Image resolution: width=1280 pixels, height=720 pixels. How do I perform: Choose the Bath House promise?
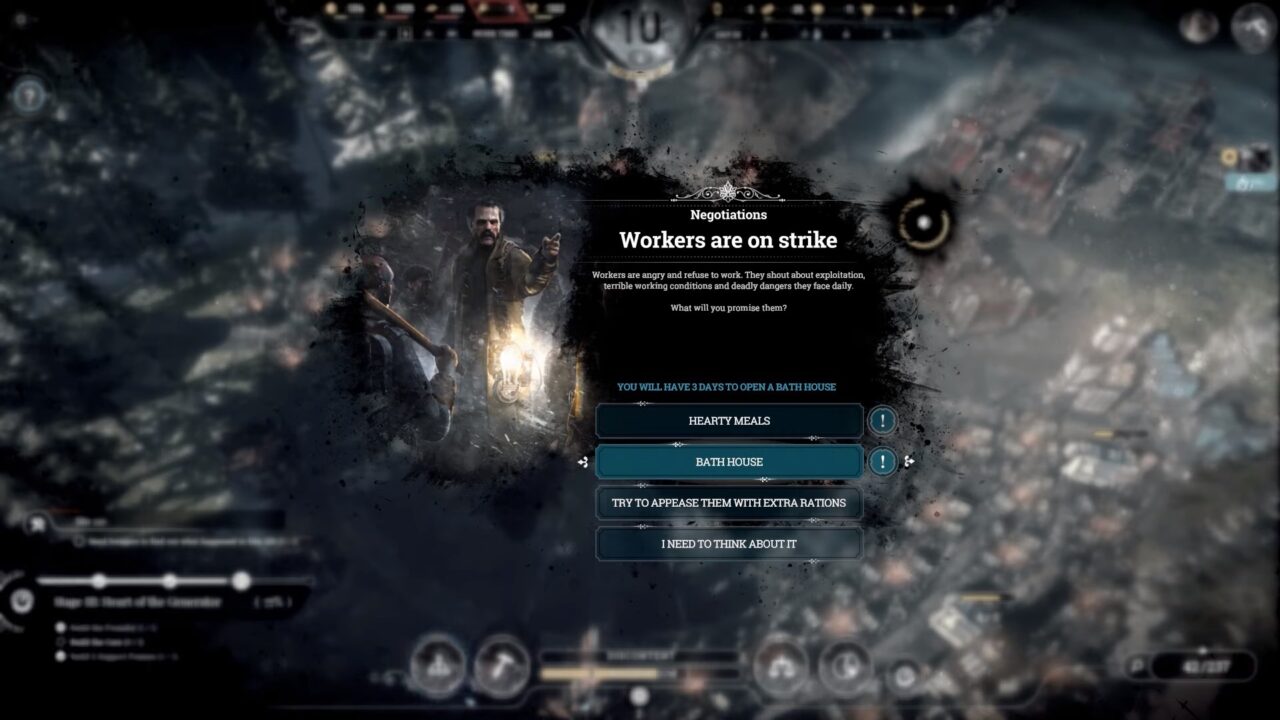[x=729, y=462]
